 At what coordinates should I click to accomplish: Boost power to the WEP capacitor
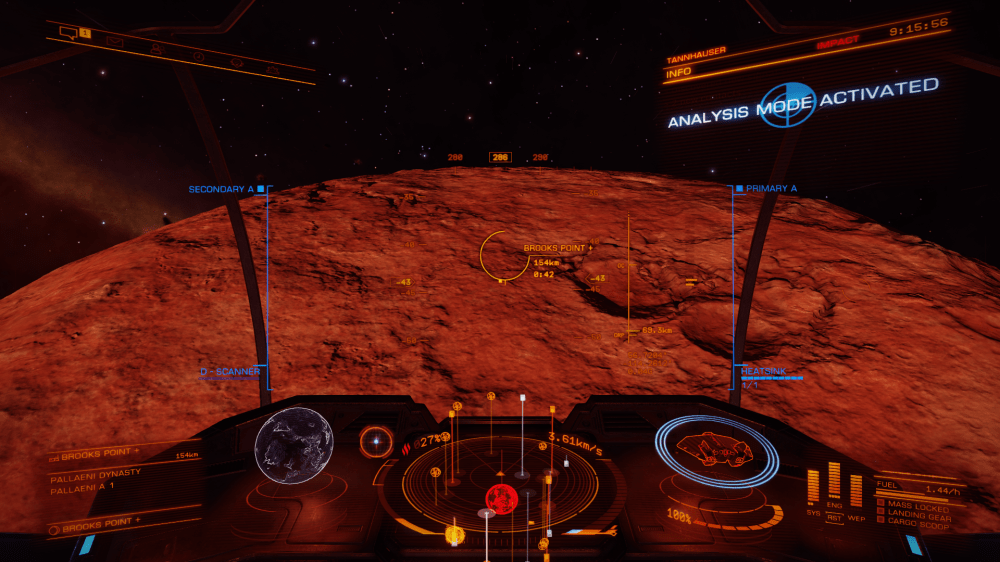856,490
